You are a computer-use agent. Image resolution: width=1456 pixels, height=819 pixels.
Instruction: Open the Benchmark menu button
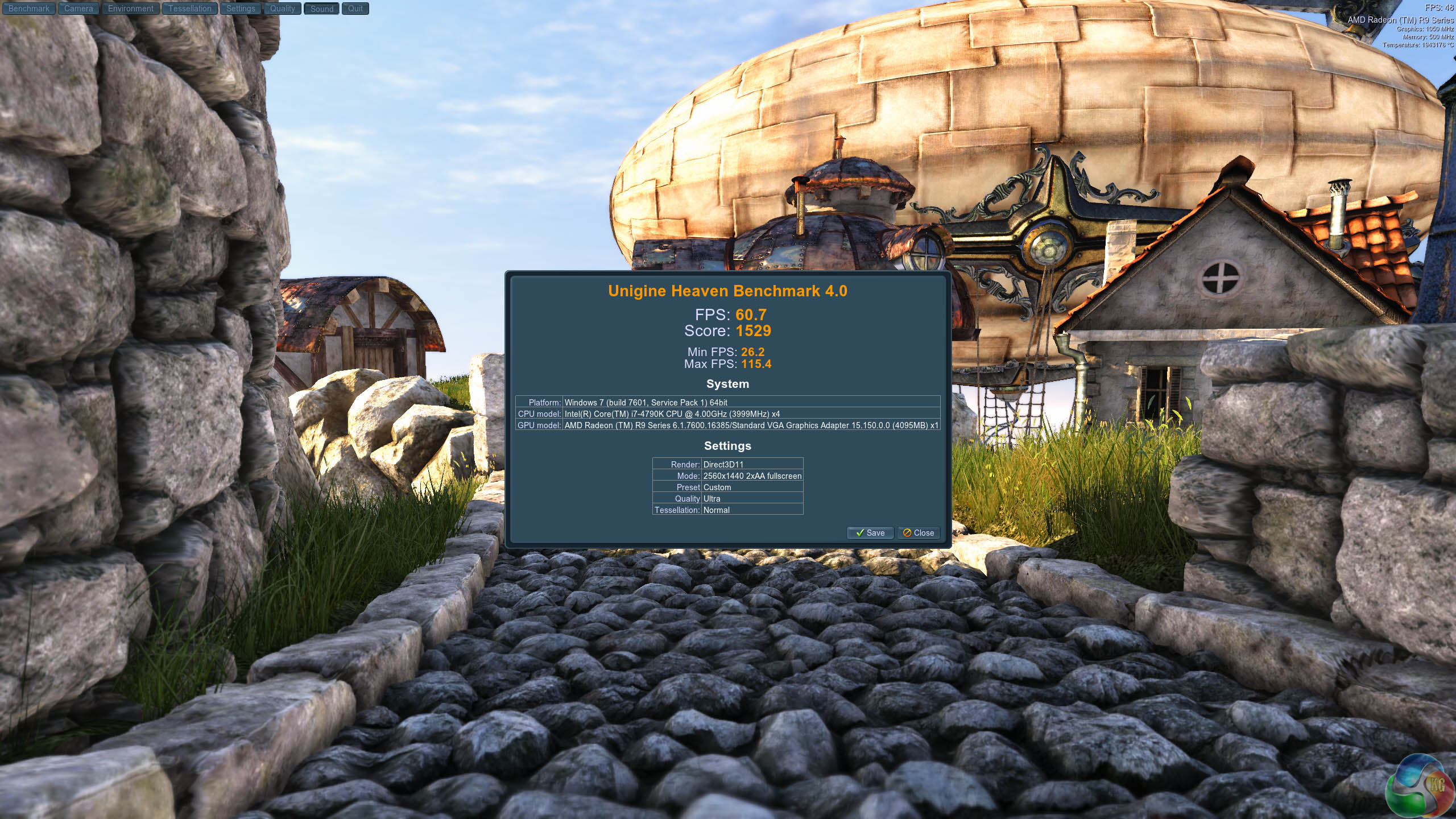28,9
